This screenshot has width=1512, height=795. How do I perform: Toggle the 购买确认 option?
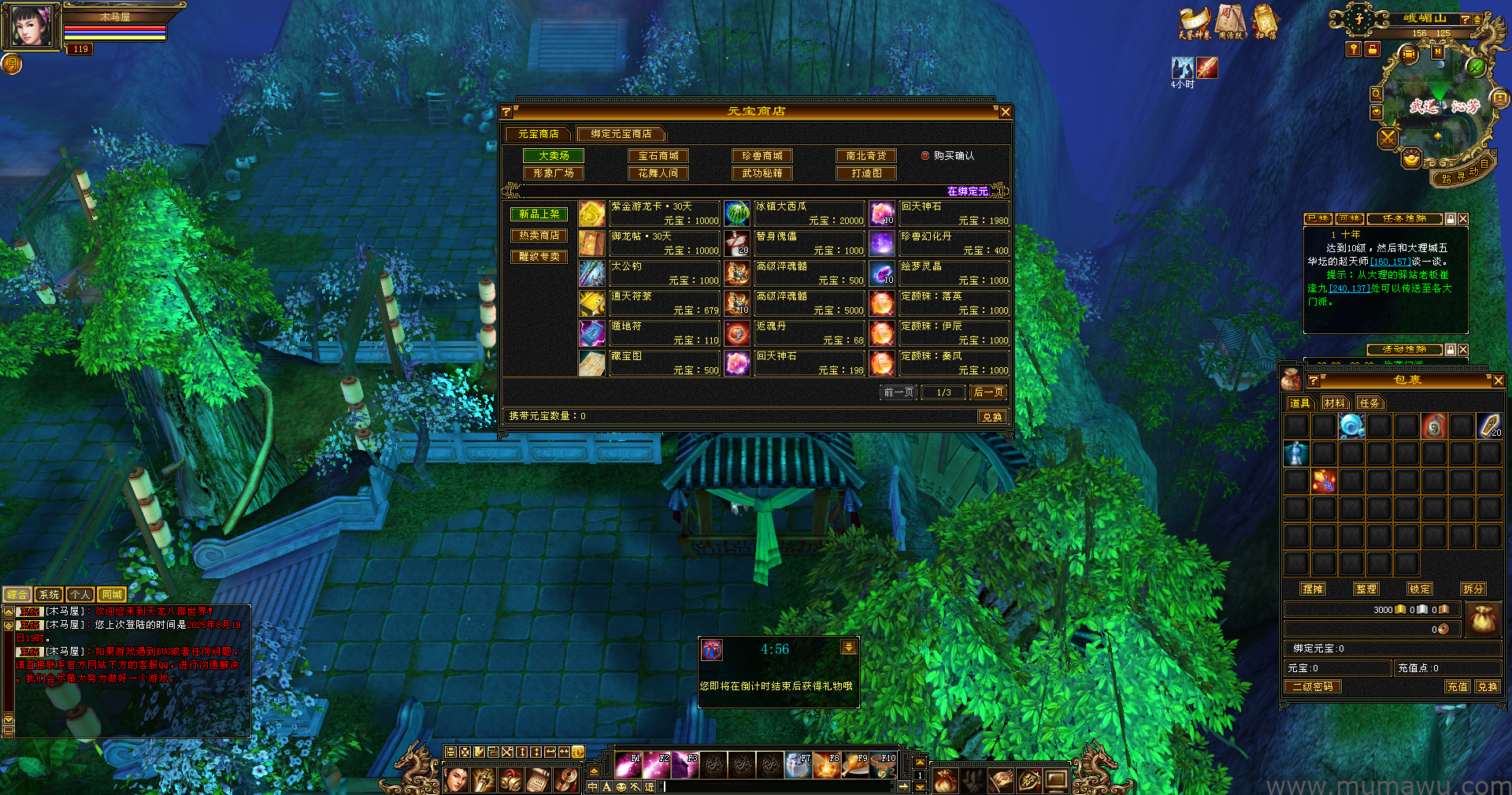coord(926,156)
